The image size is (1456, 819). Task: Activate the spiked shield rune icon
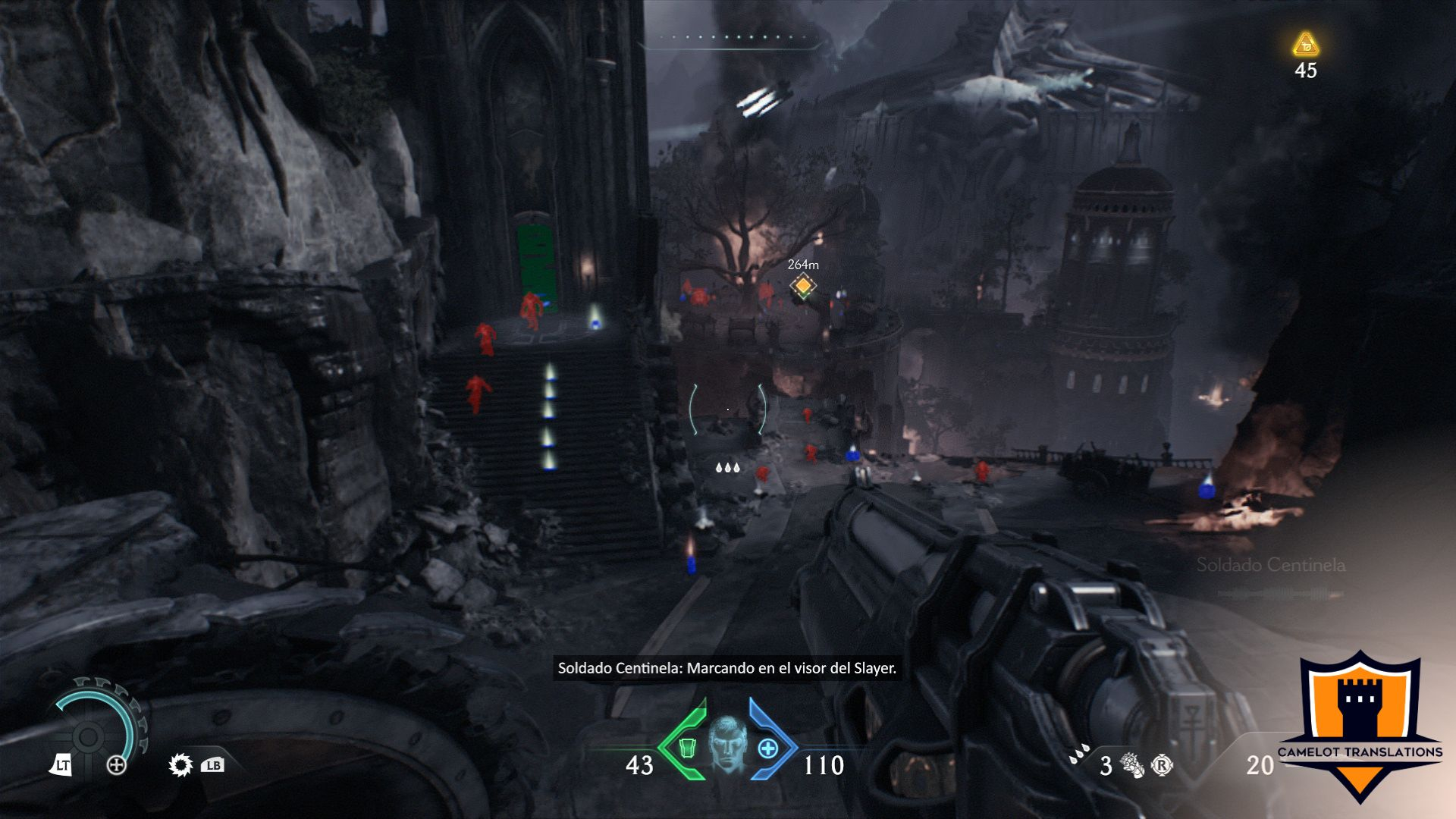click(180, 764)
